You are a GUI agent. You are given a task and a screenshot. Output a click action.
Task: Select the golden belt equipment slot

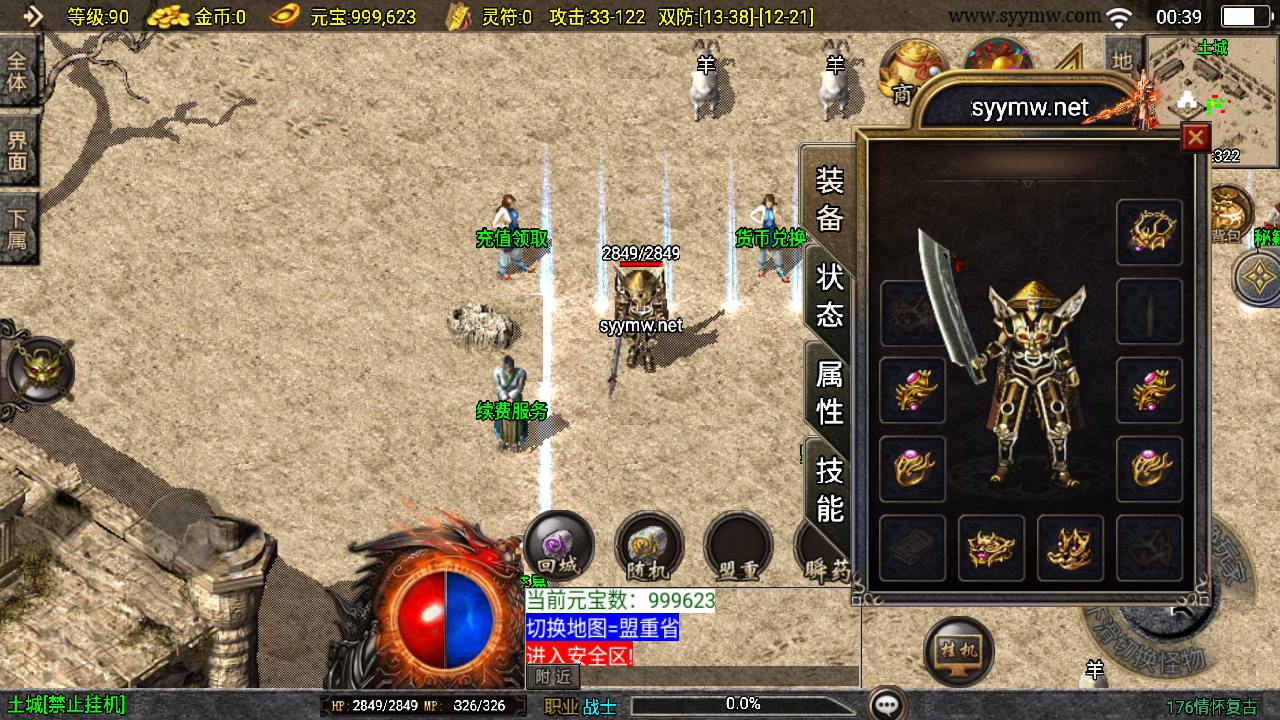991,547
